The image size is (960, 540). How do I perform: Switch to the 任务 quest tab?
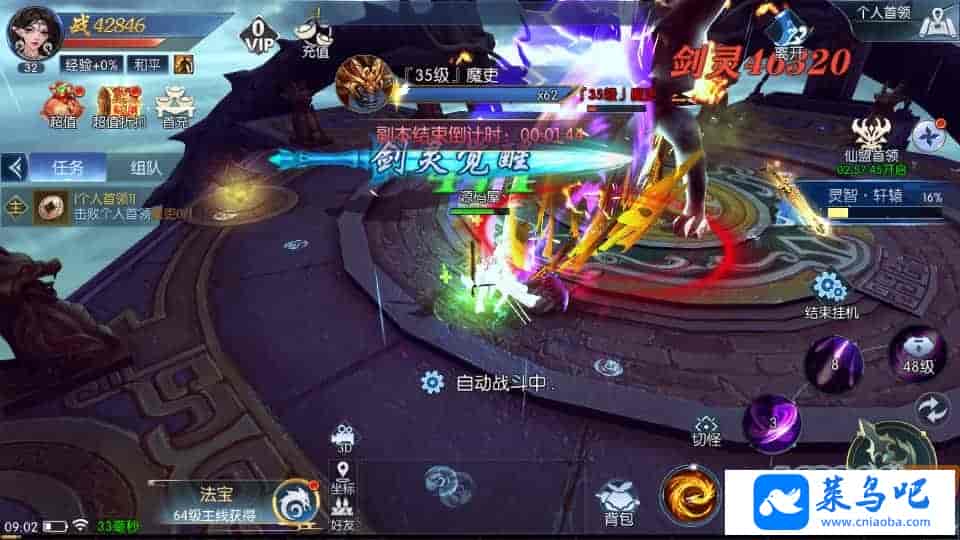[x=66, y=167]
